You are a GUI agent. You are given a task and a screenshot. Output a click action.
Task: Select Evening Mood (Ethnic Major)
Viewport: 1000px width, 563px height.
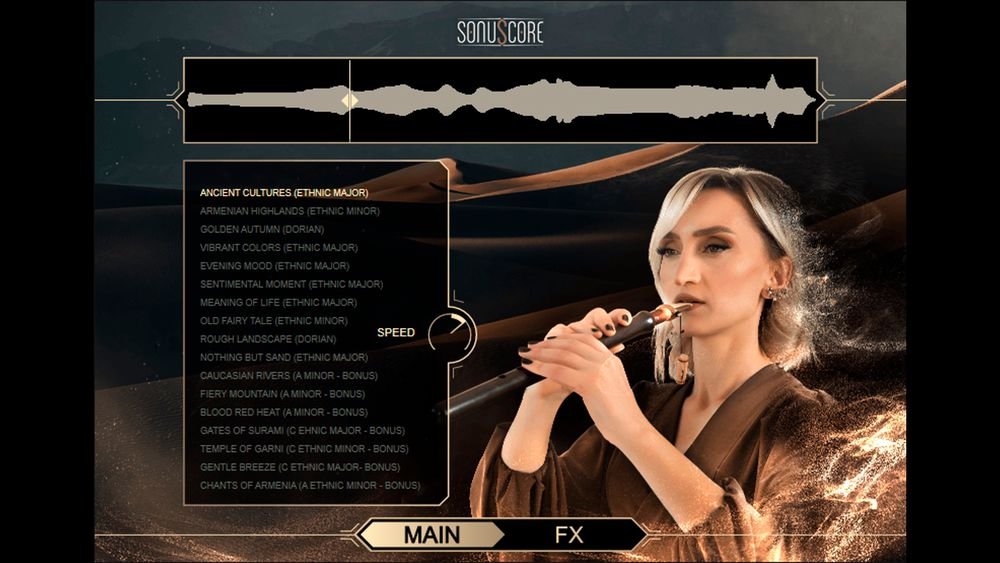[x=275, y=266]
